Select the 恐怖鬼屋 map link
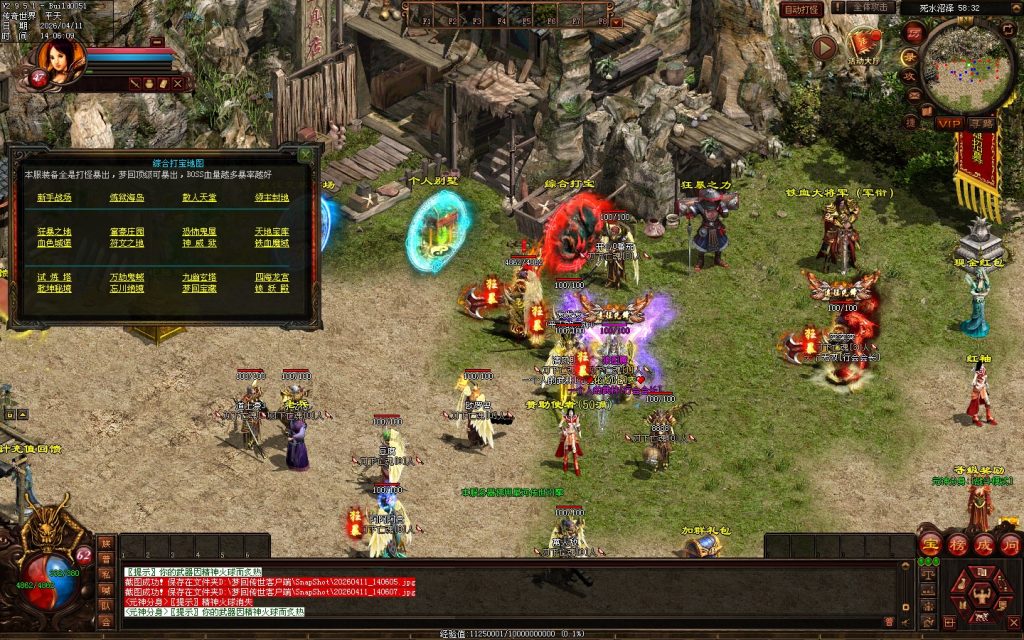This screenshot has height=640, width=1024. pyautogui.click(x=198, y=231)
